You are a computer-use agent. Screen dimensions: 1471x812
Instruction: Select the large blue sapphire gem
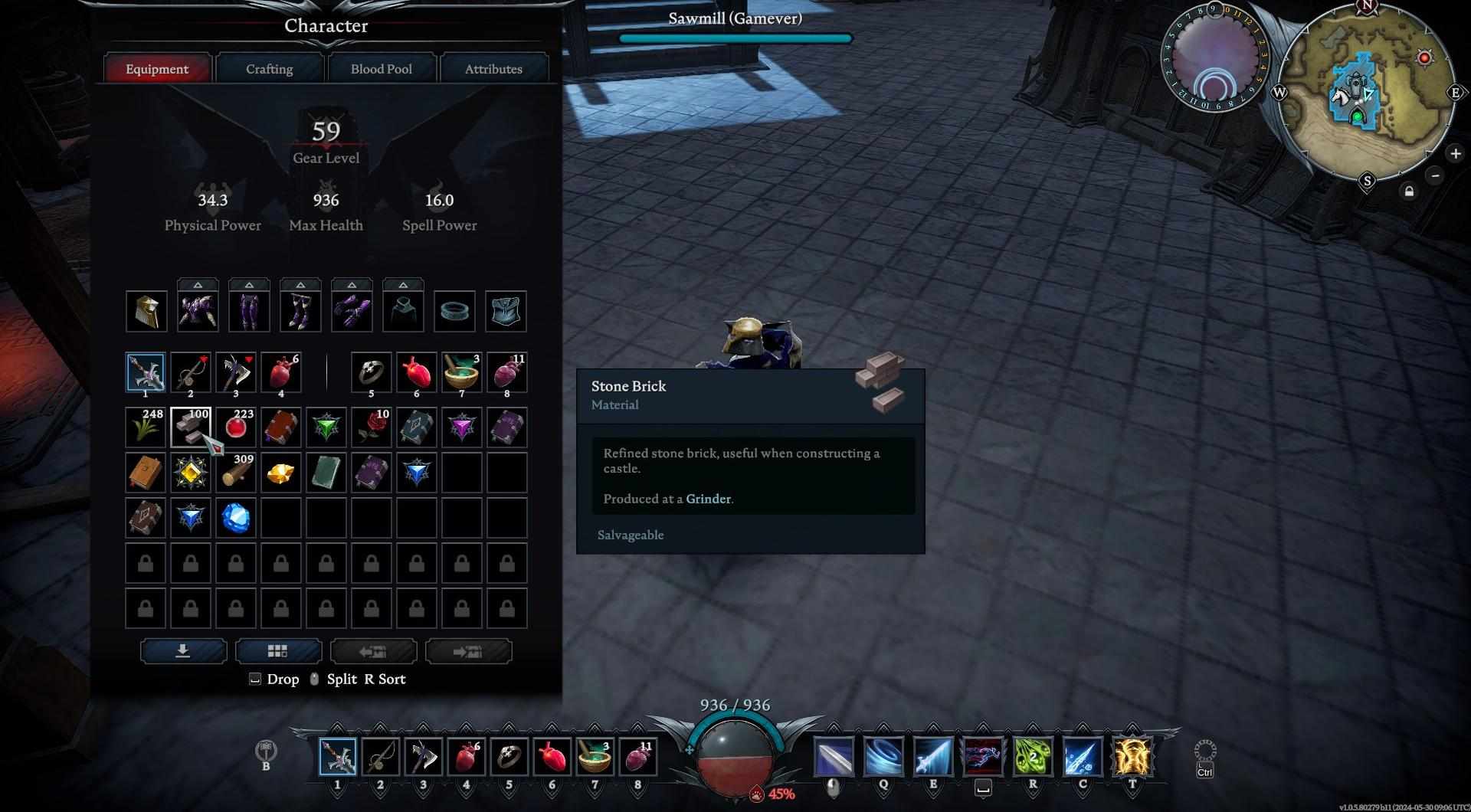[236, 518]
